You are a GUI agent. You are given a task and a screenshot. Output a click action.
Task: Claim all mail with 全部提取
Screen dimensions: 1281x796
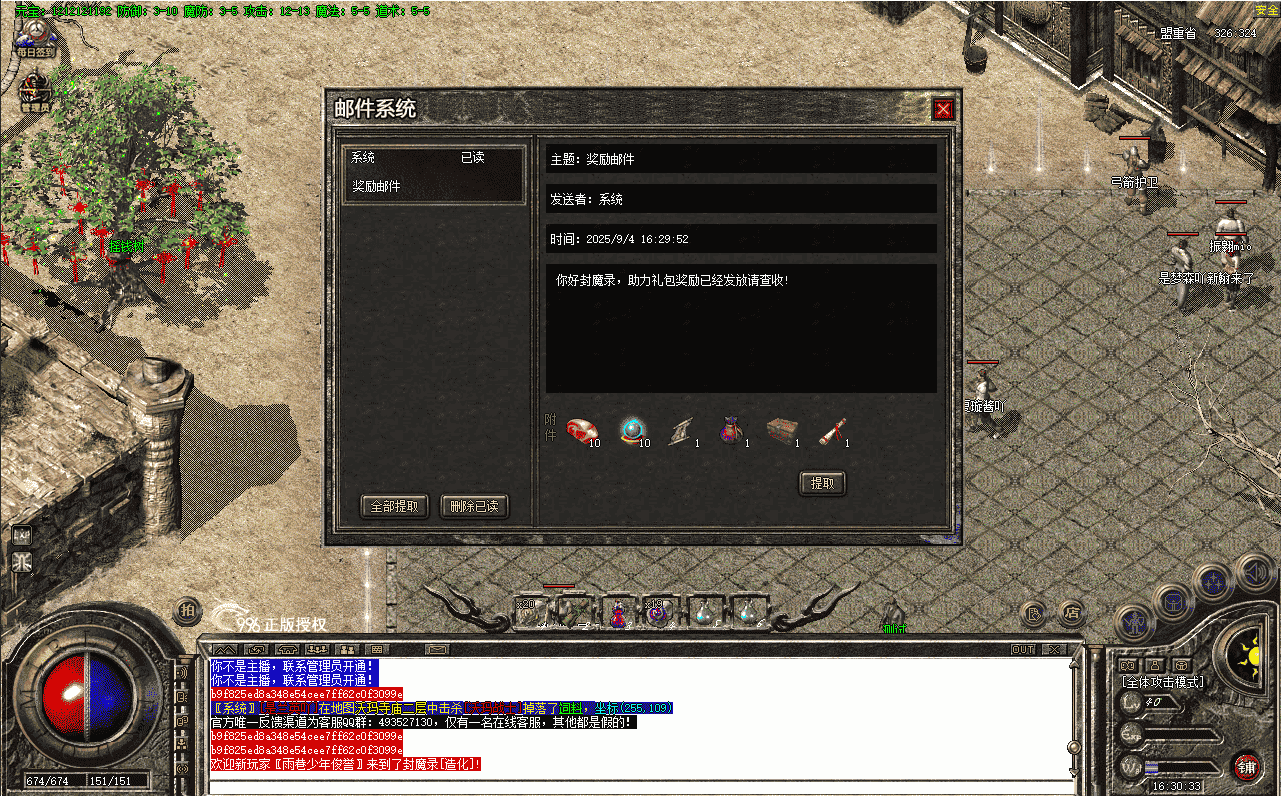coord(394,507)
